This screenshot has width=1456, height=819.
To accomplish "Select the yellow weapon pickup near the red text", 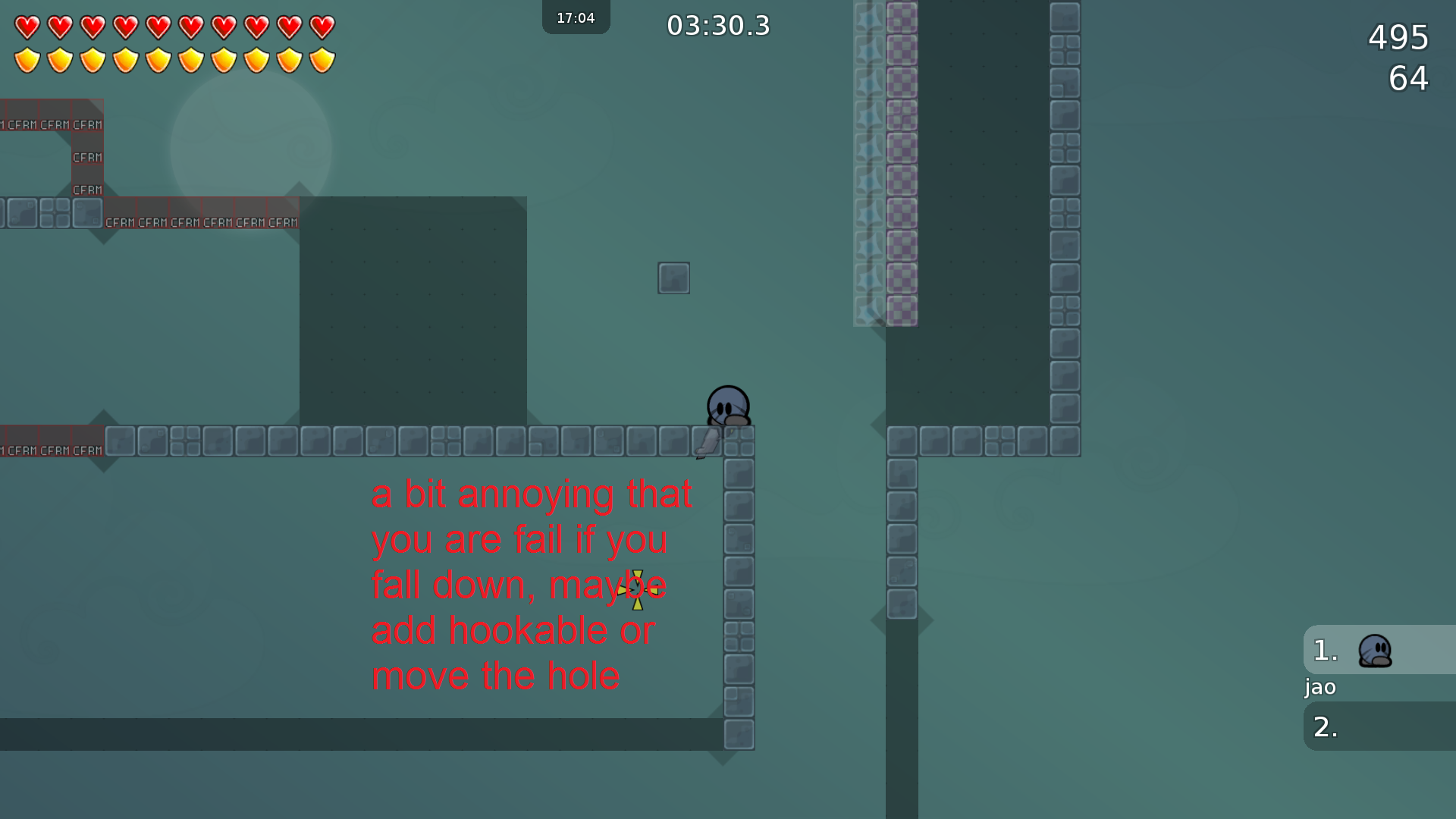I will 637,589.
